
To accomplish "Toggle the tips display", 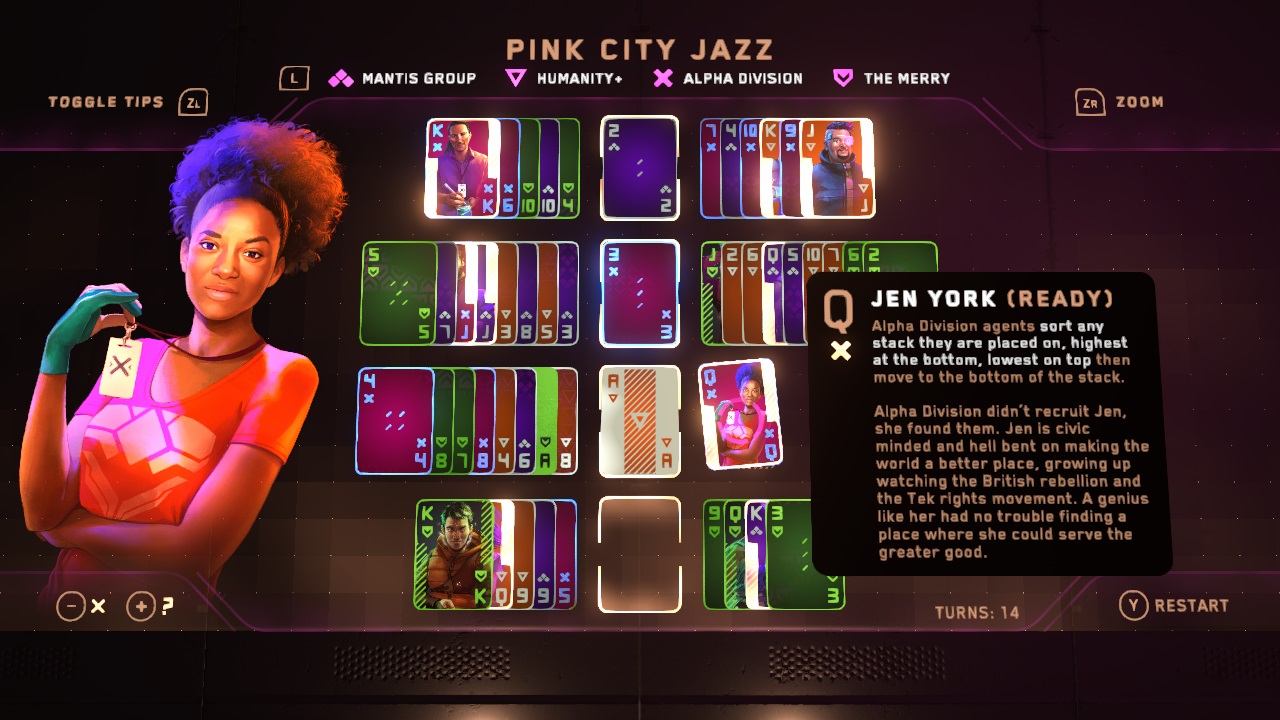I will [x=127, y=102].
